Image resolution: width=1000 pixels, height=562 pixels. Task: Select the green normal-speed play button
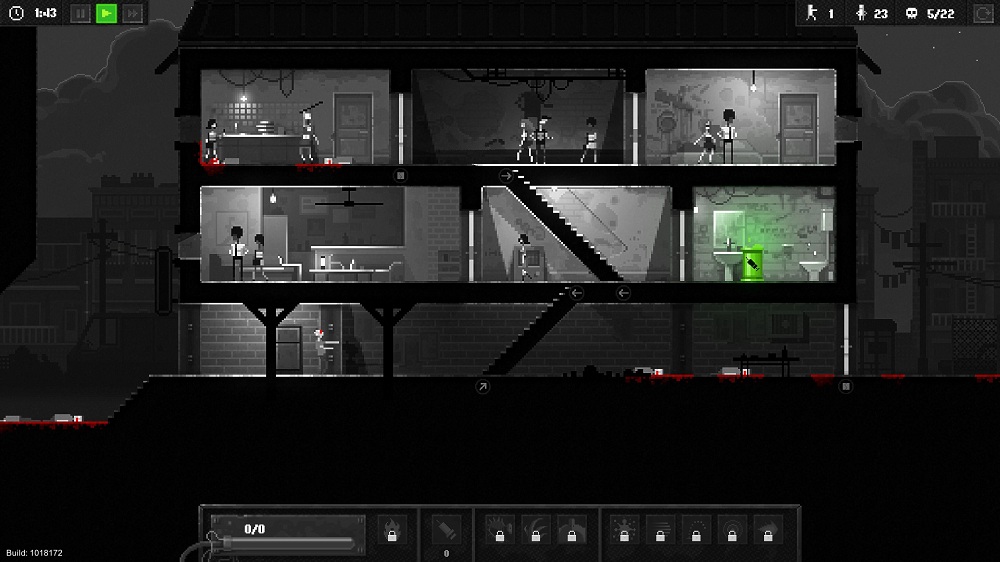click(x=106, y=14)
